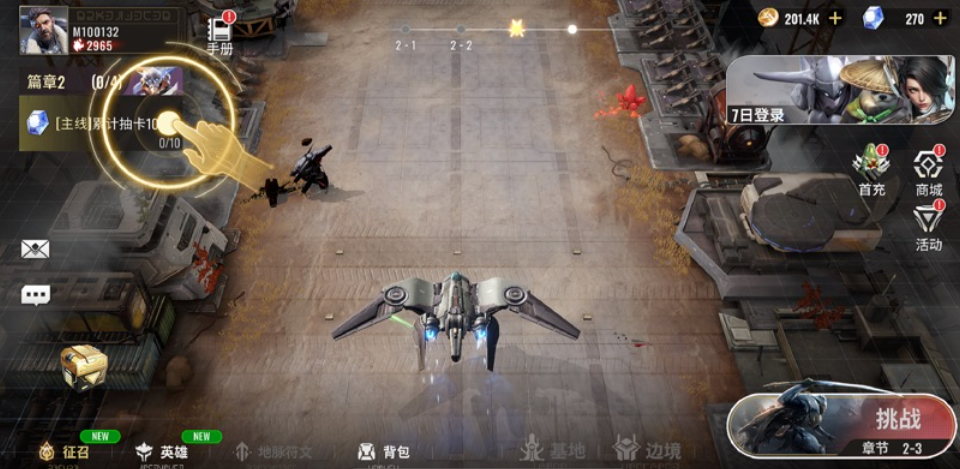Open the 手册 handbook
Screen dimensions: 960x469
[220, 35]
